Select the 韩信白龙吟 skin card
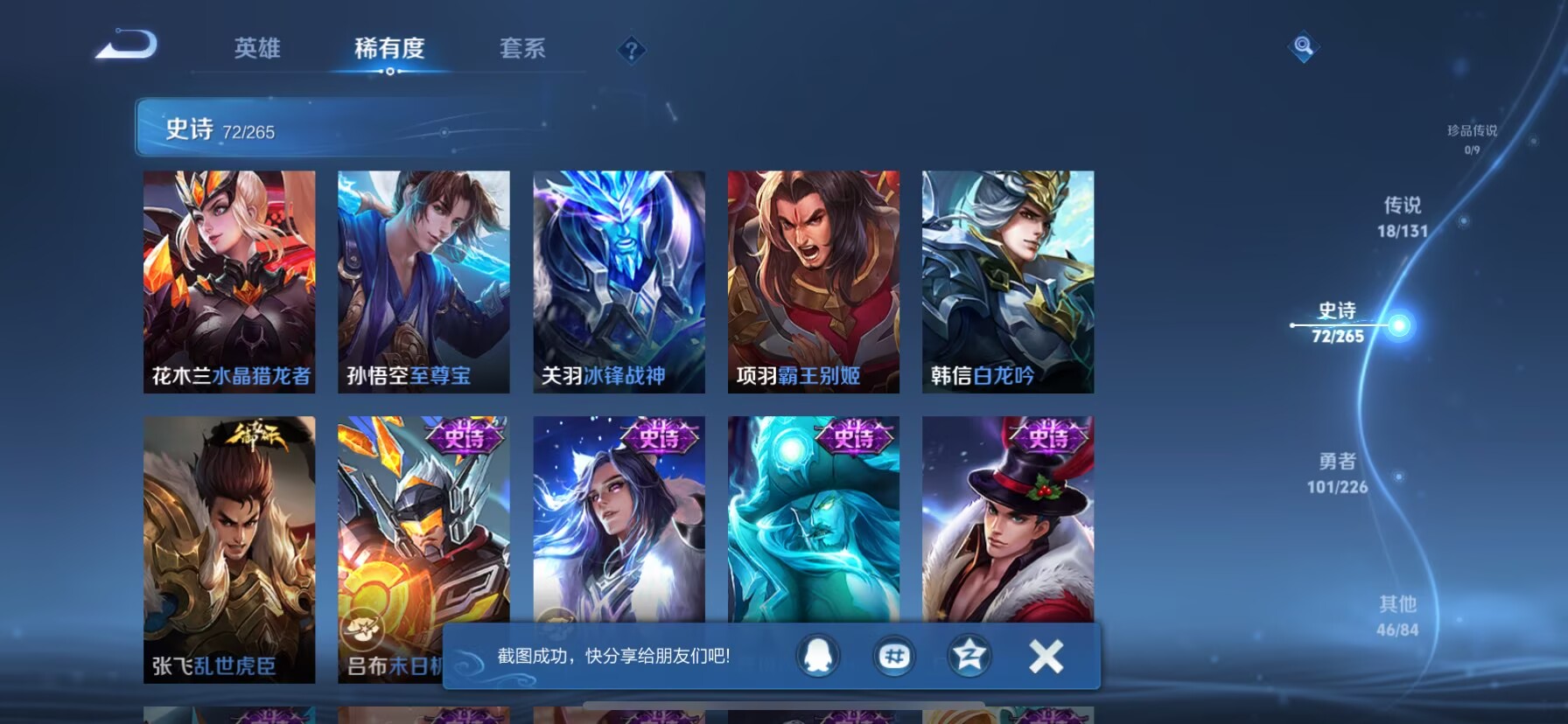Image resolution: width=1568 pixels, height=724 pixels. (x=1009, y=283)
